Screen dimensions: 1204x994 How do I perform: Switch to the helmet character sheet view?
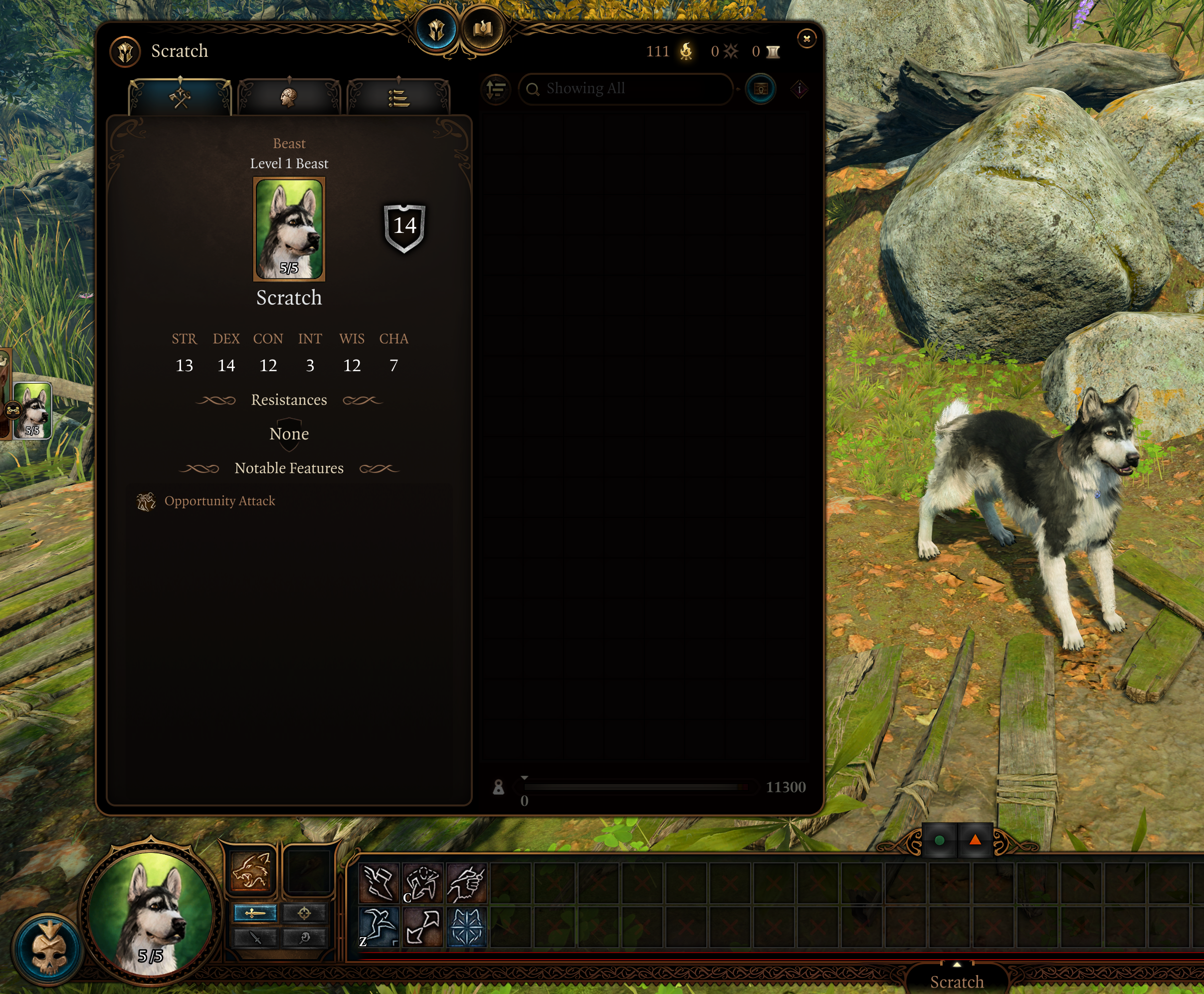[436, 30]
